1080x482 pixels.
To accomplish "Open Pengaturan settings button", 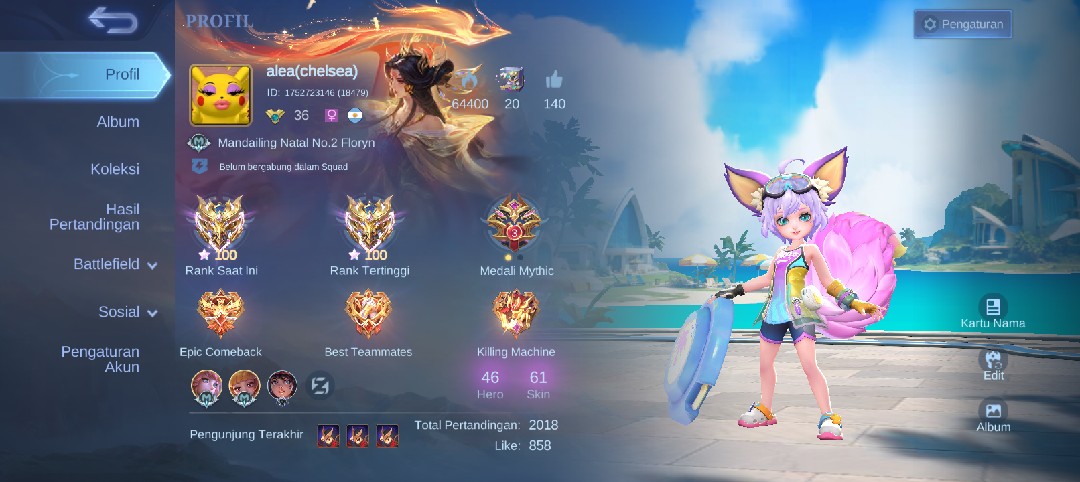I will 962,24.
